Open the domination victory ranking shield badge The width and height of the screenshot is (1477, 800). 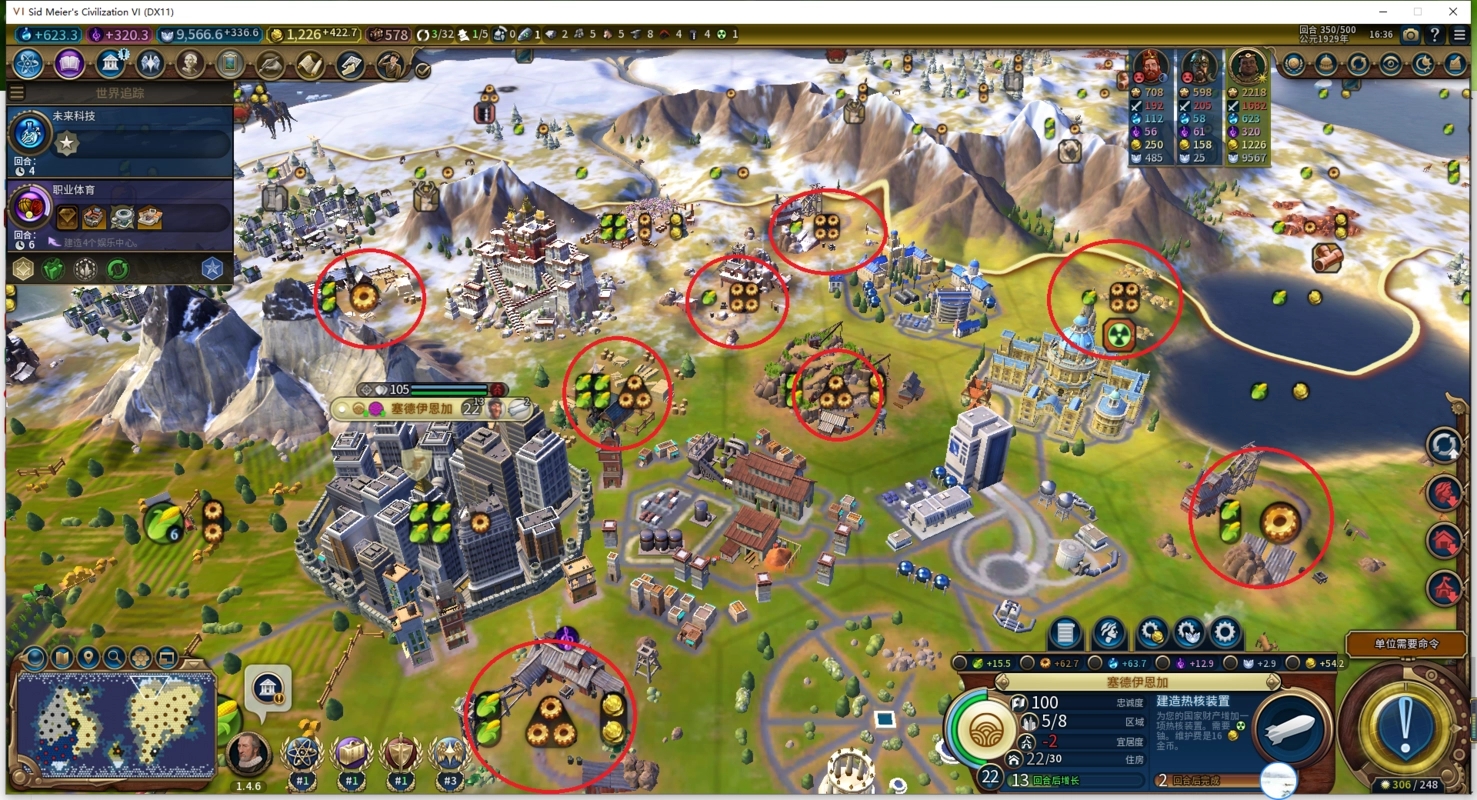coord(400,753)
